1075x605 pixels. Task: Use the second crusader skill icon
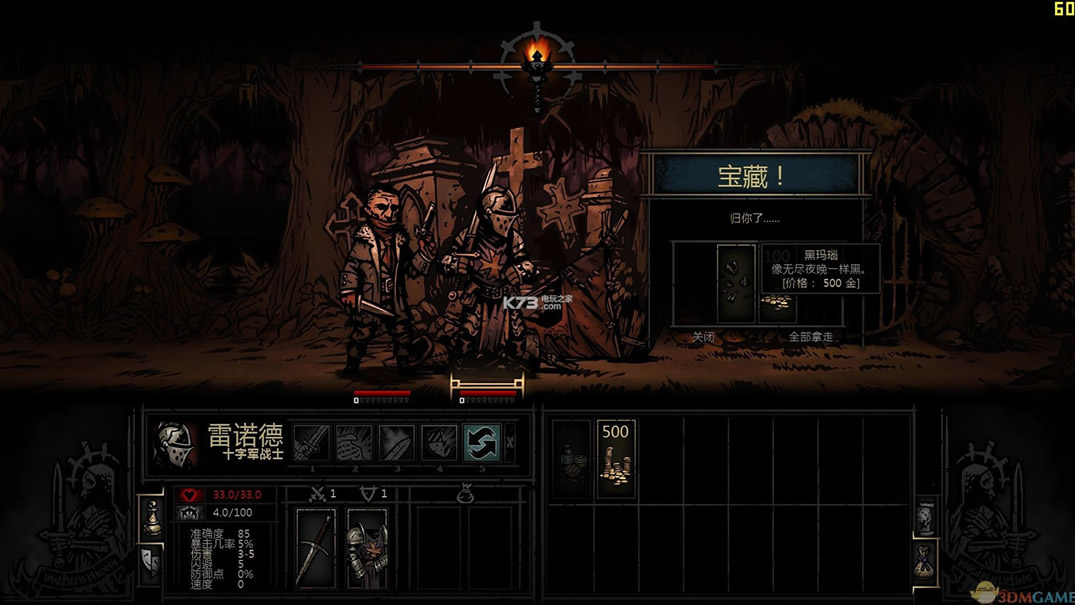click(x=354, y=443)
